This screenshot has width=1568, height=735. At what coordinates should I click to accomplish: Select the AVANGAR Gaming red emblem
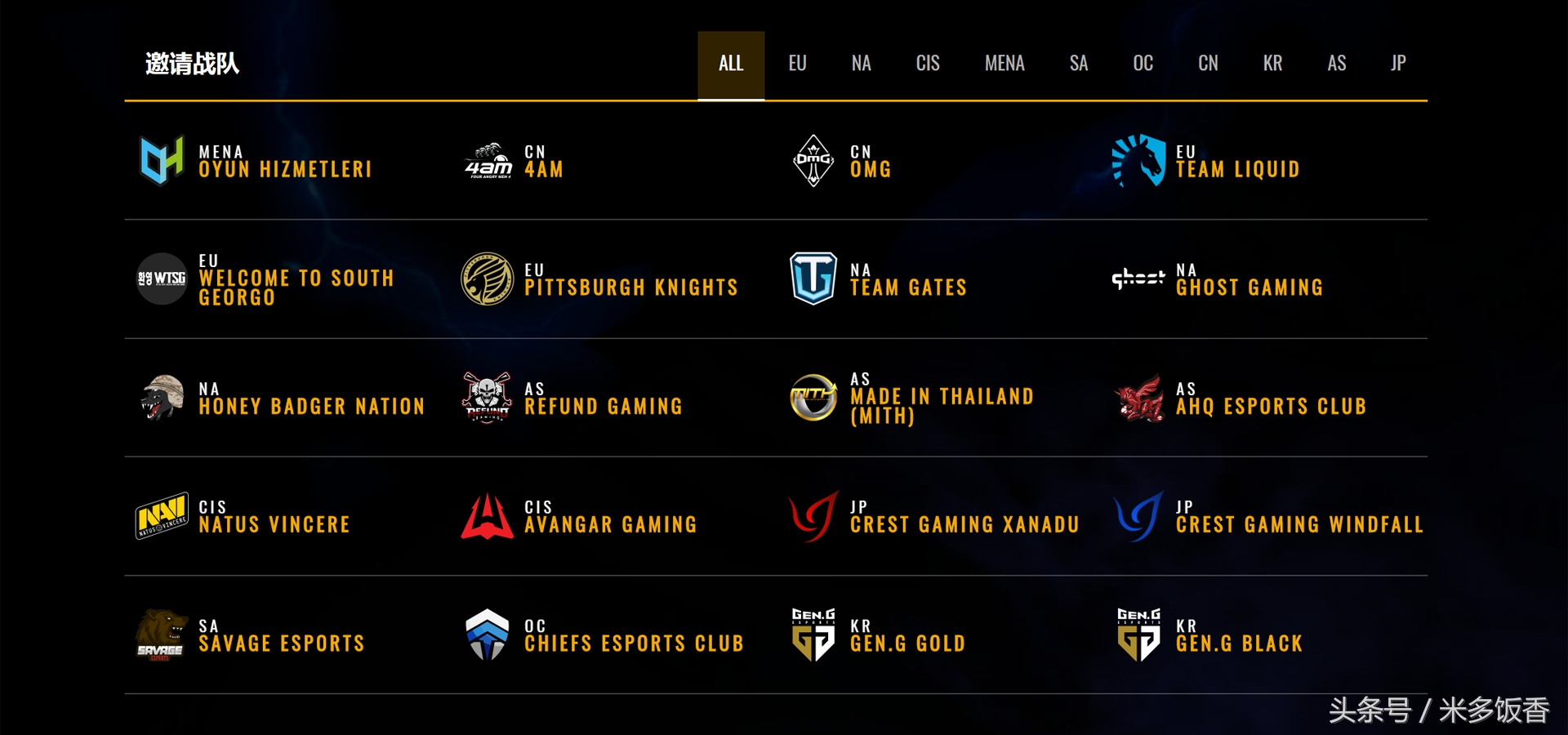485,516
